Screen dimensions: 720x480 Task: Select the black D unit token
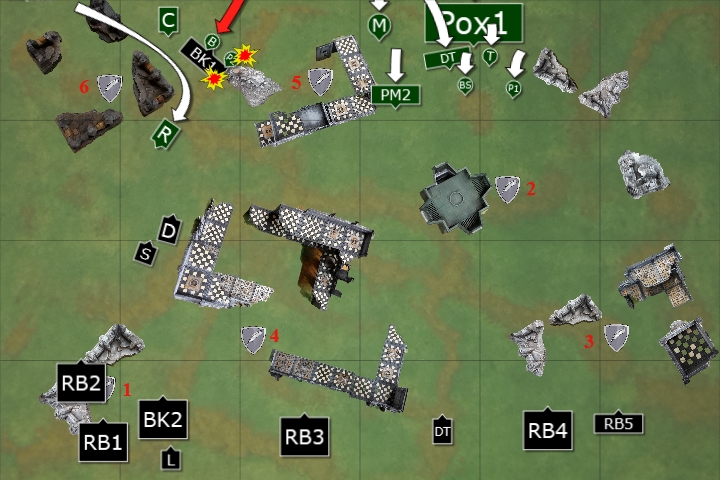tap(169, 231)
